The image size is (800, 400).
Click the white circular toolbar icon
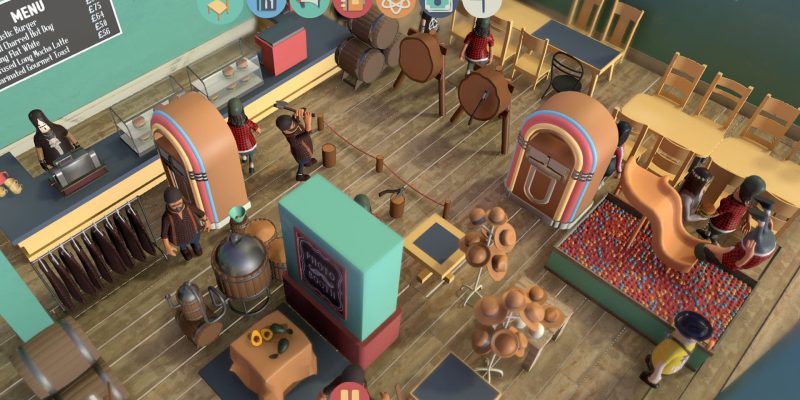click(482, 5)
